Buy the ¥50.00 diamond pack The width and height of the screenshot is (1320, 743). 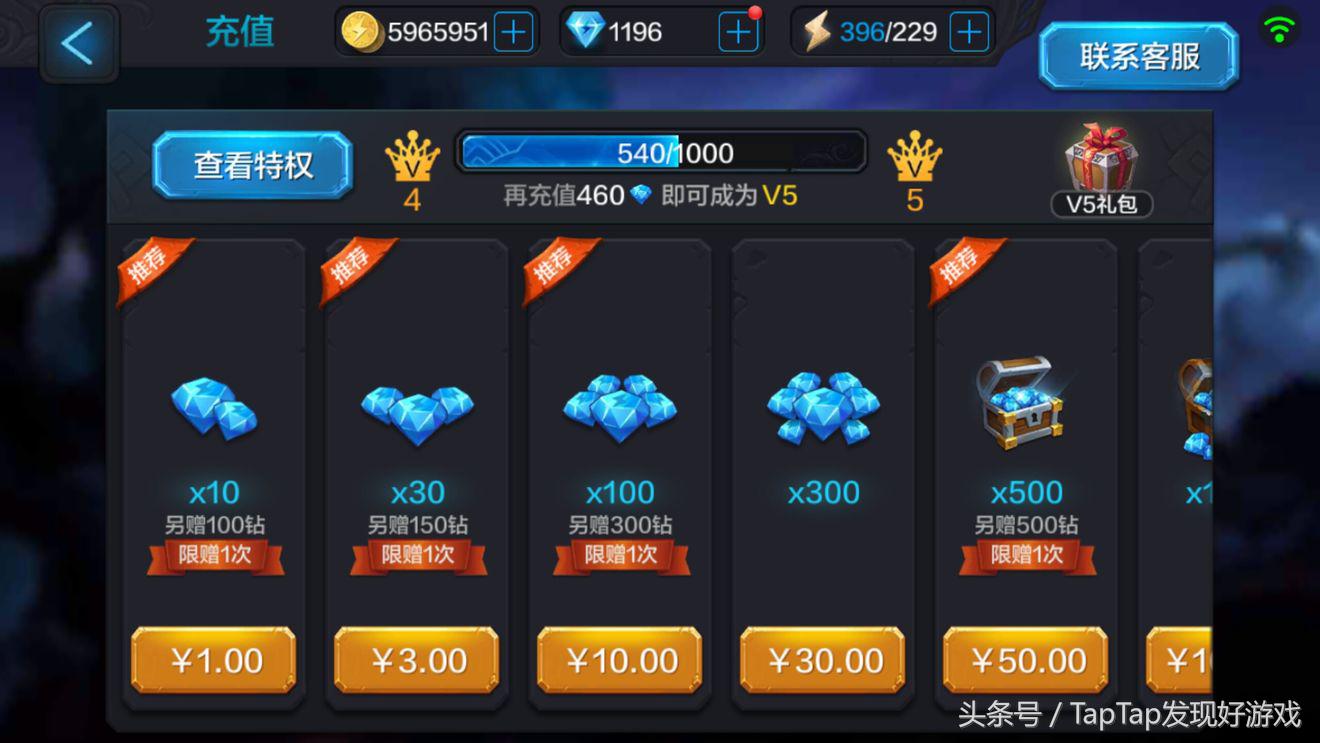click(x=1025, y=660)
